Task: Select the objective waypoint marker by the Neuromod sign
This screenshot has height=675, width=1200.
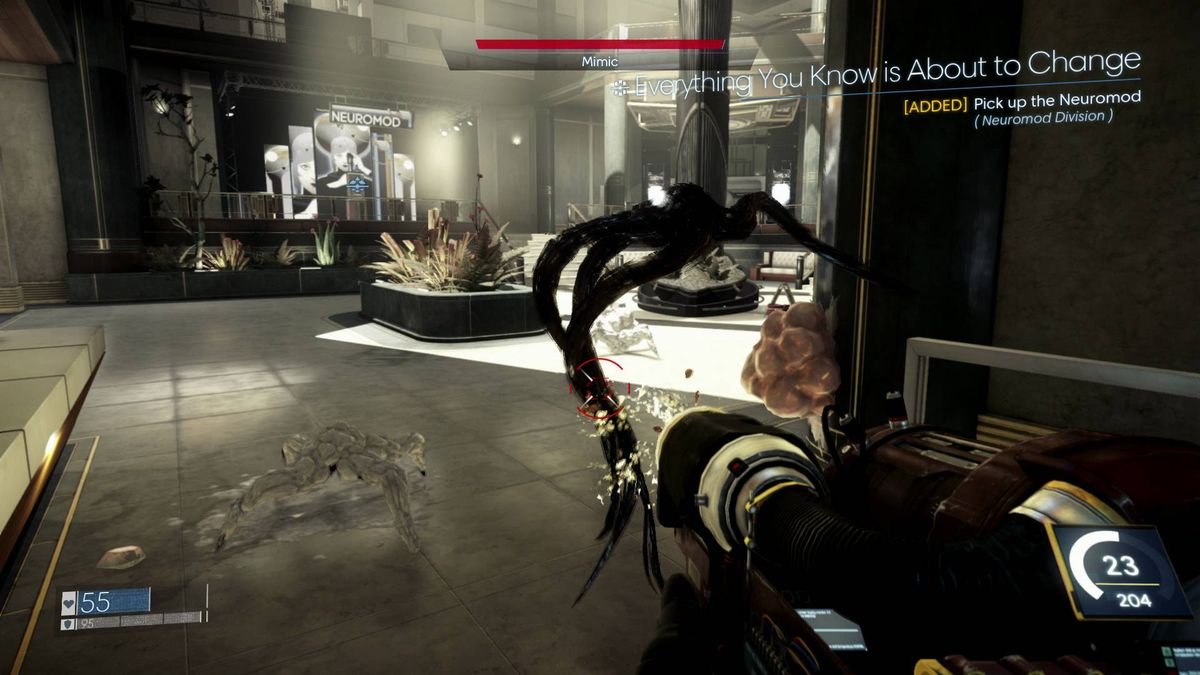Action: pos(357,185)
